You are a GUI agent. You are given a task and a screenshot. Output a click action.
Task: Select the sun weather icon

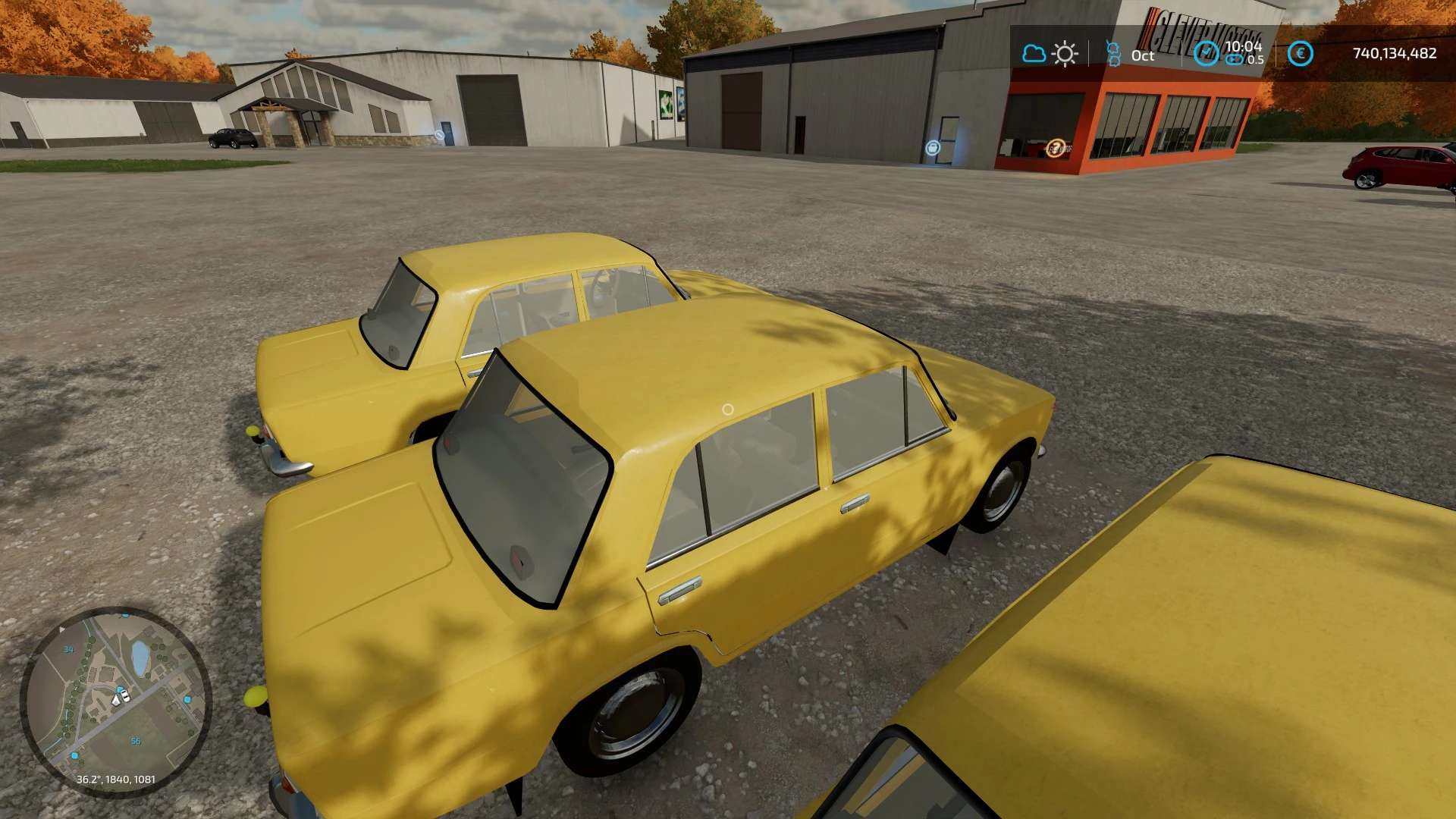coord(1065,54)
